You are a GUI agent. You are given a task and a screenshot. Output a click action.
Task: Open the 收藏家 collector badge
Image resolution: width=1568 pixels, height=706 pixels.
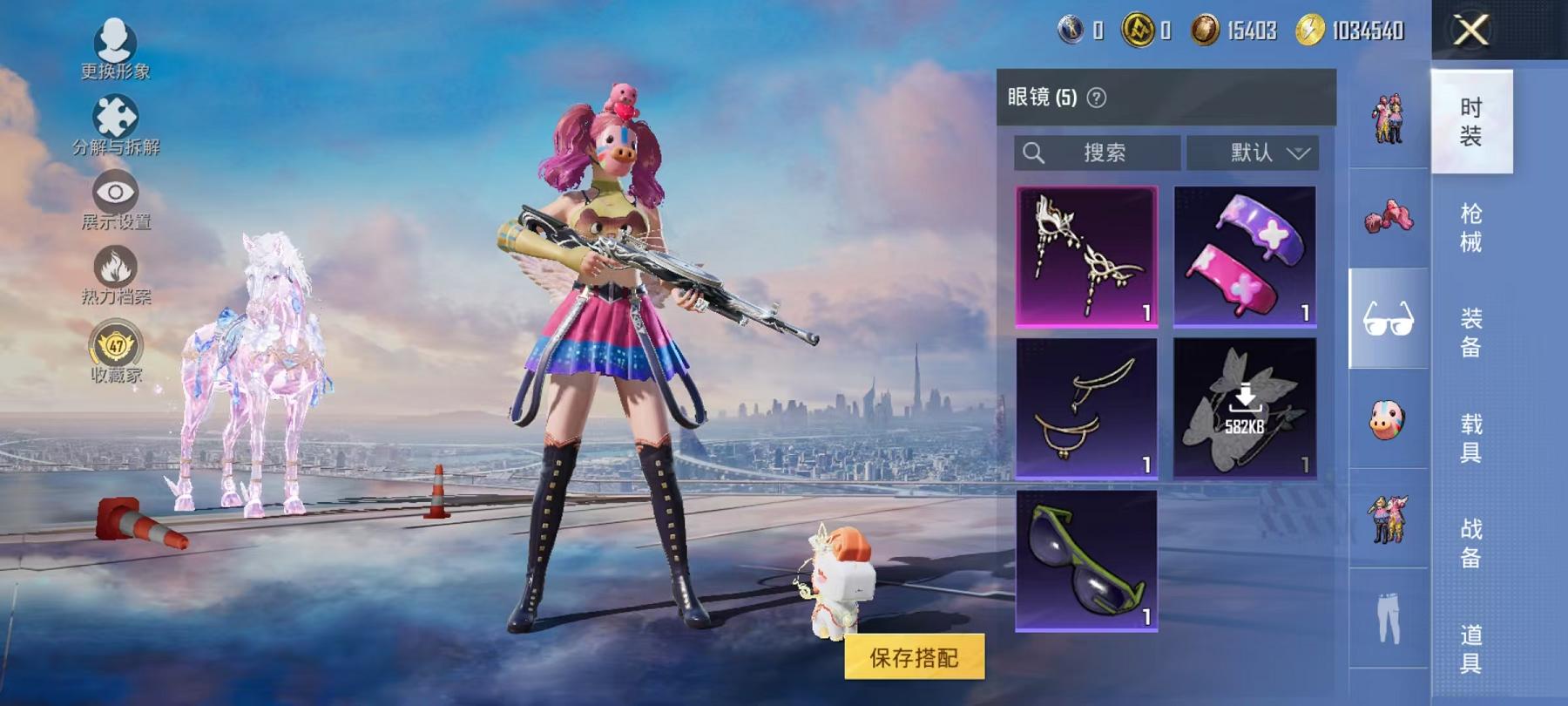[118, 347]
